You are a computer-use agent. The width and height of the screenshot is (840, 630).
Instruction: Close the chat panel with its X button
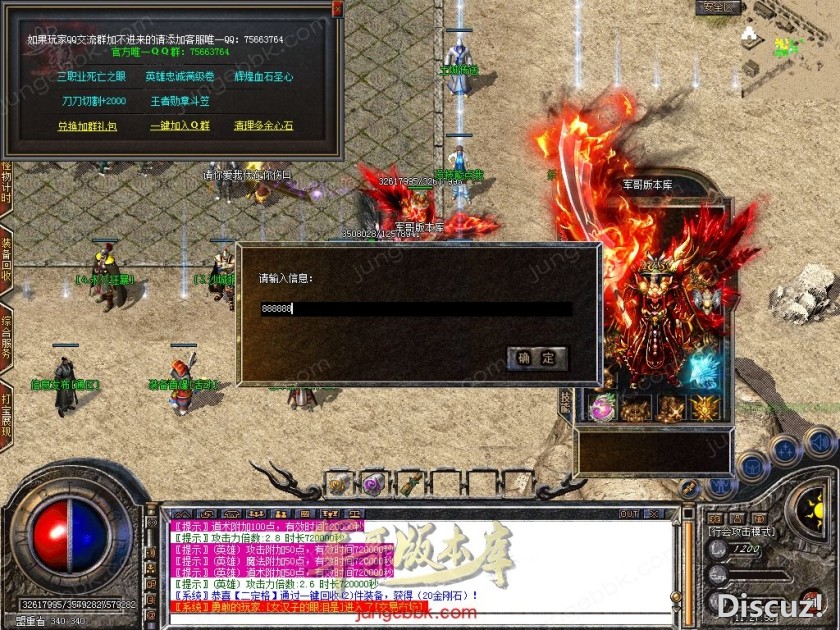(x=653, y=514)
